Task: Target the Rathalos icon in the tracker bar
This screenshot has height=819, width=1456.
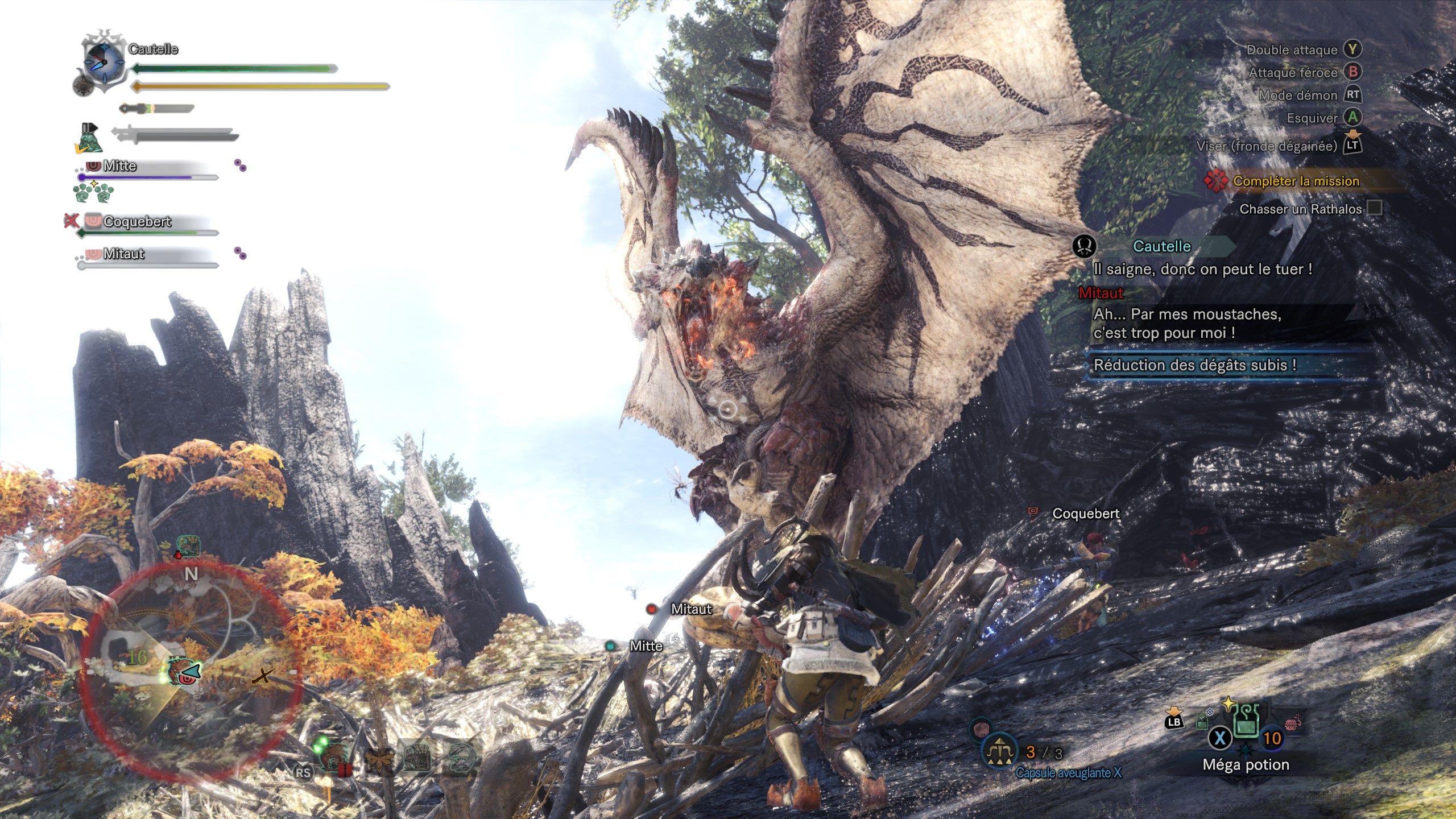Action: [x=334, y=756]
